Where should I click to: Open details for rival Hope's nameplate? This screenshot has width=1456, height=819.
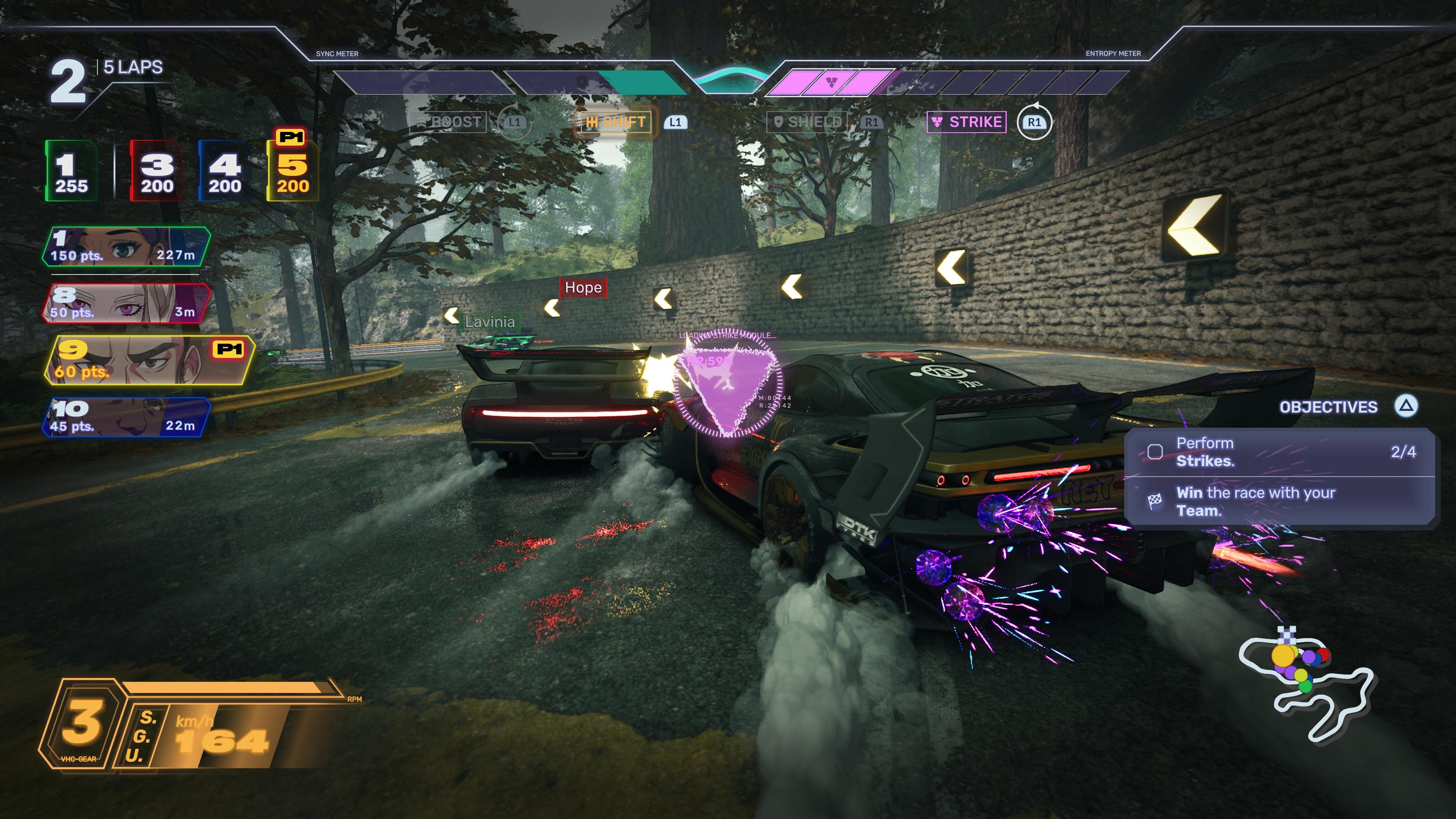pos(583,288)
